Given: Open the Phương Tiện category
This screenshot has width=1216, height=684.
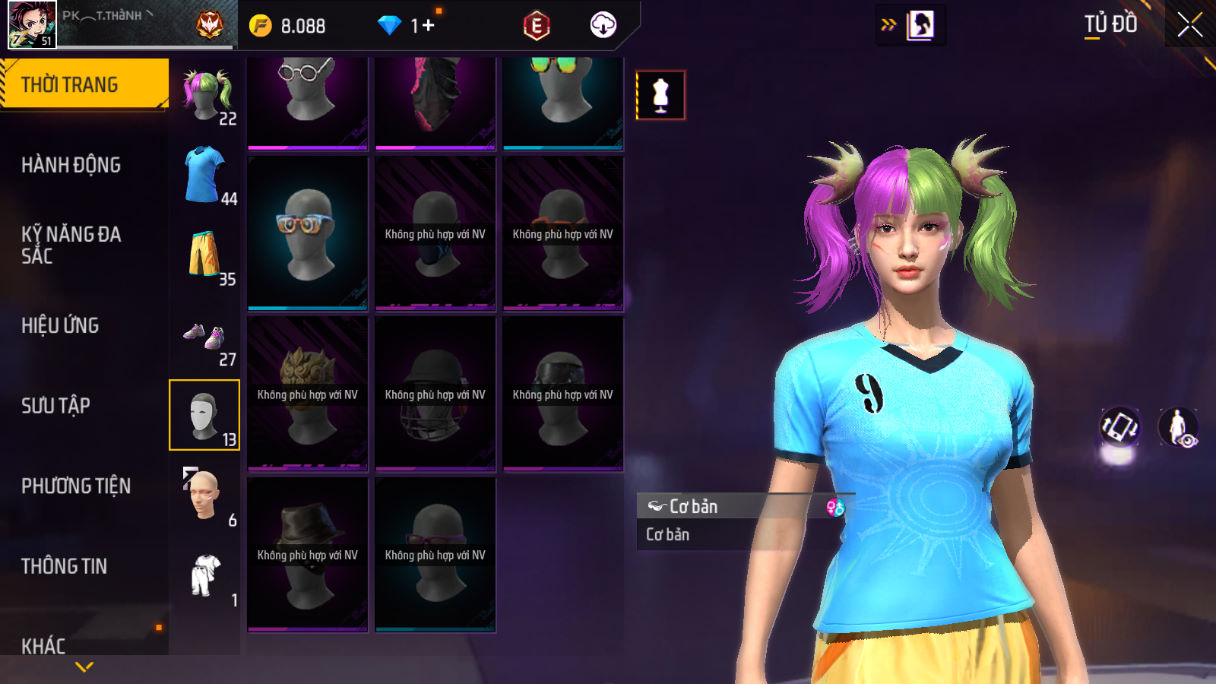Looking at the screenshot, I should coord(76,486).
